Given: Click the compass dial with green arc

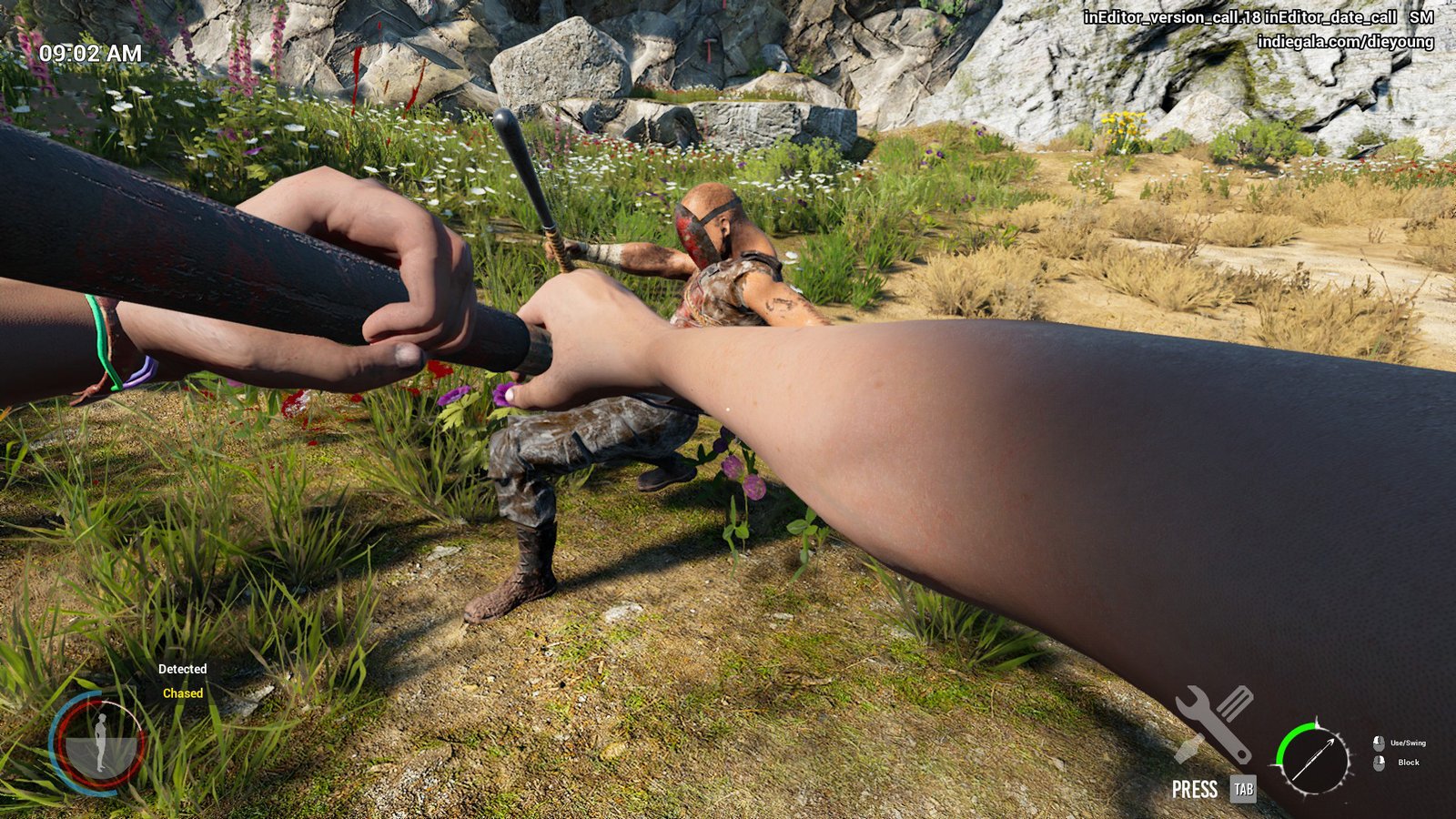Looking at the screenshot, I should [1313, 758].
